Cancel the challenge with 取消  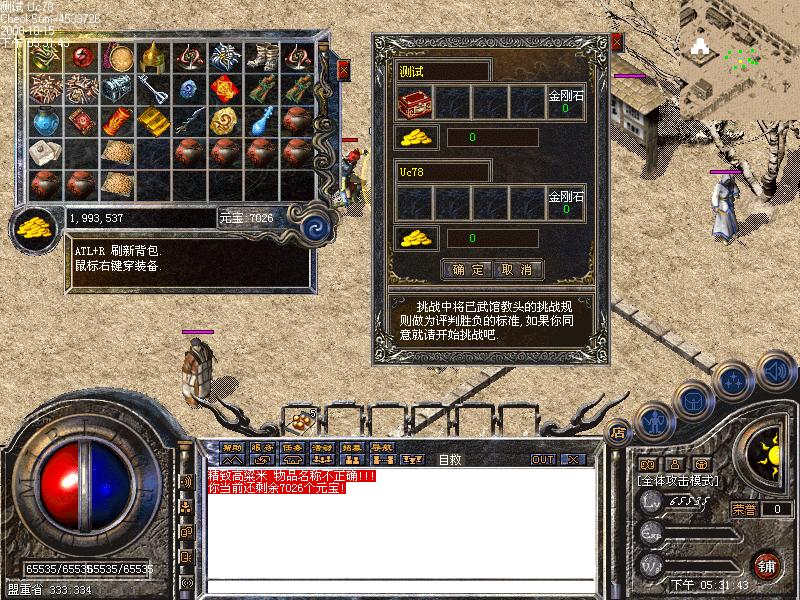[x=519, y=269]
